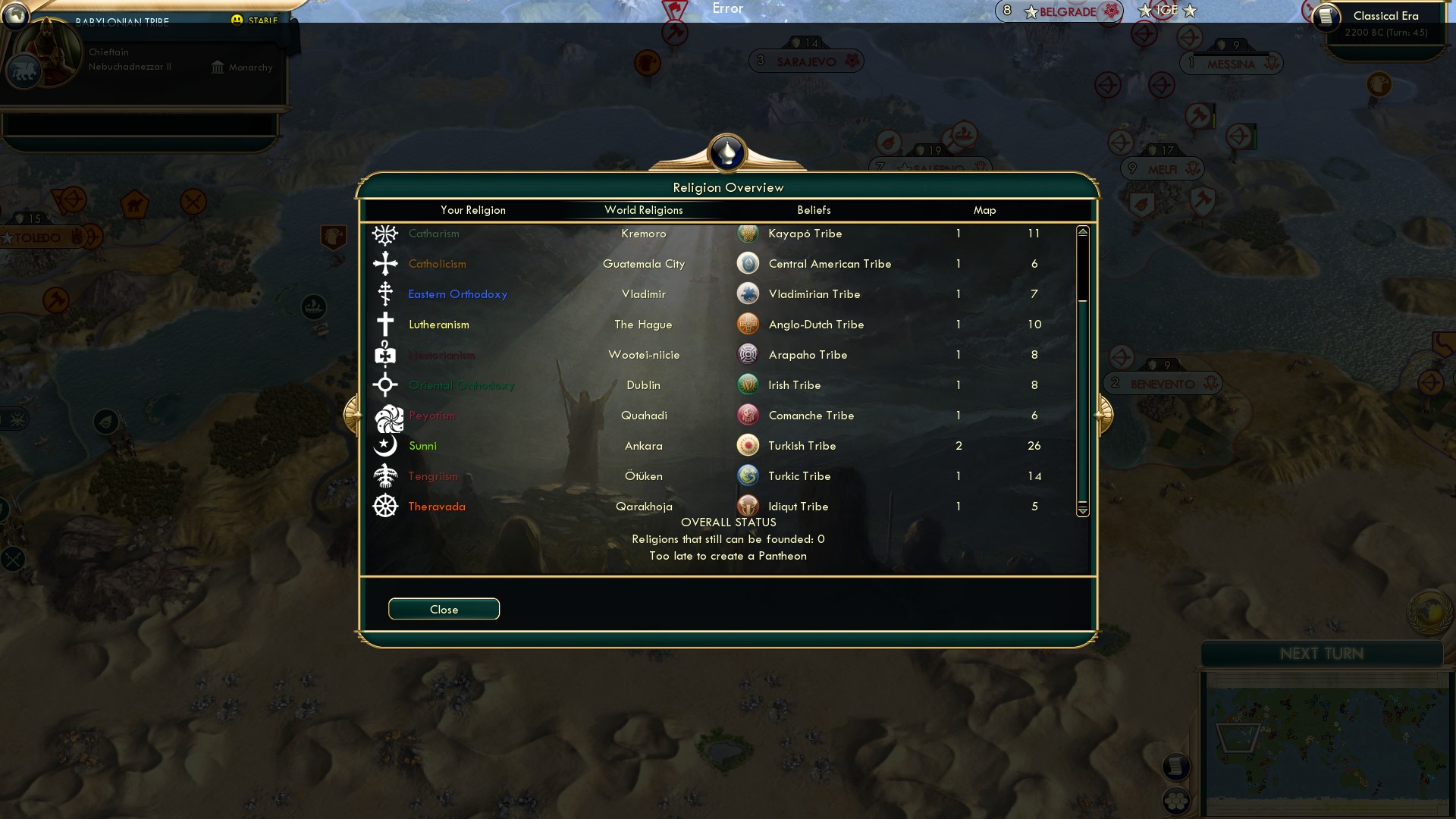Screen dimensions: 1456x819
Task: Click the Tengriism religion symbol
Action: point(385,475)
